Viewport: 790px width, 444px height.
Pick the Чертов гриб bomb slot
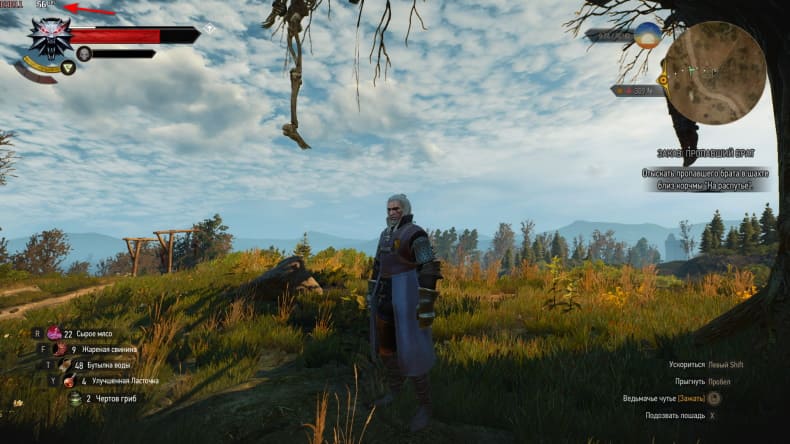coord(75,398)
